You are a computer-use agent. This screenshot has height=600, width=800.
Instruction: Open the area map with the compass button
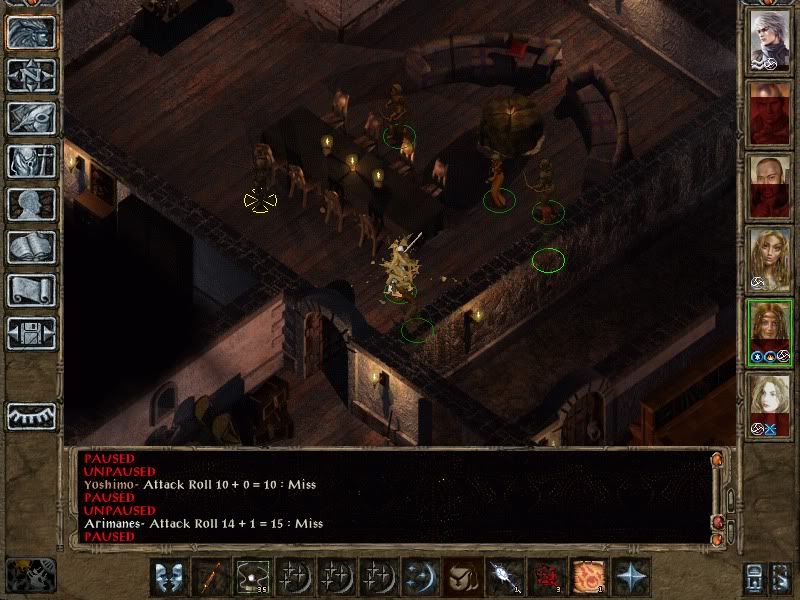[x=31, y=75]
